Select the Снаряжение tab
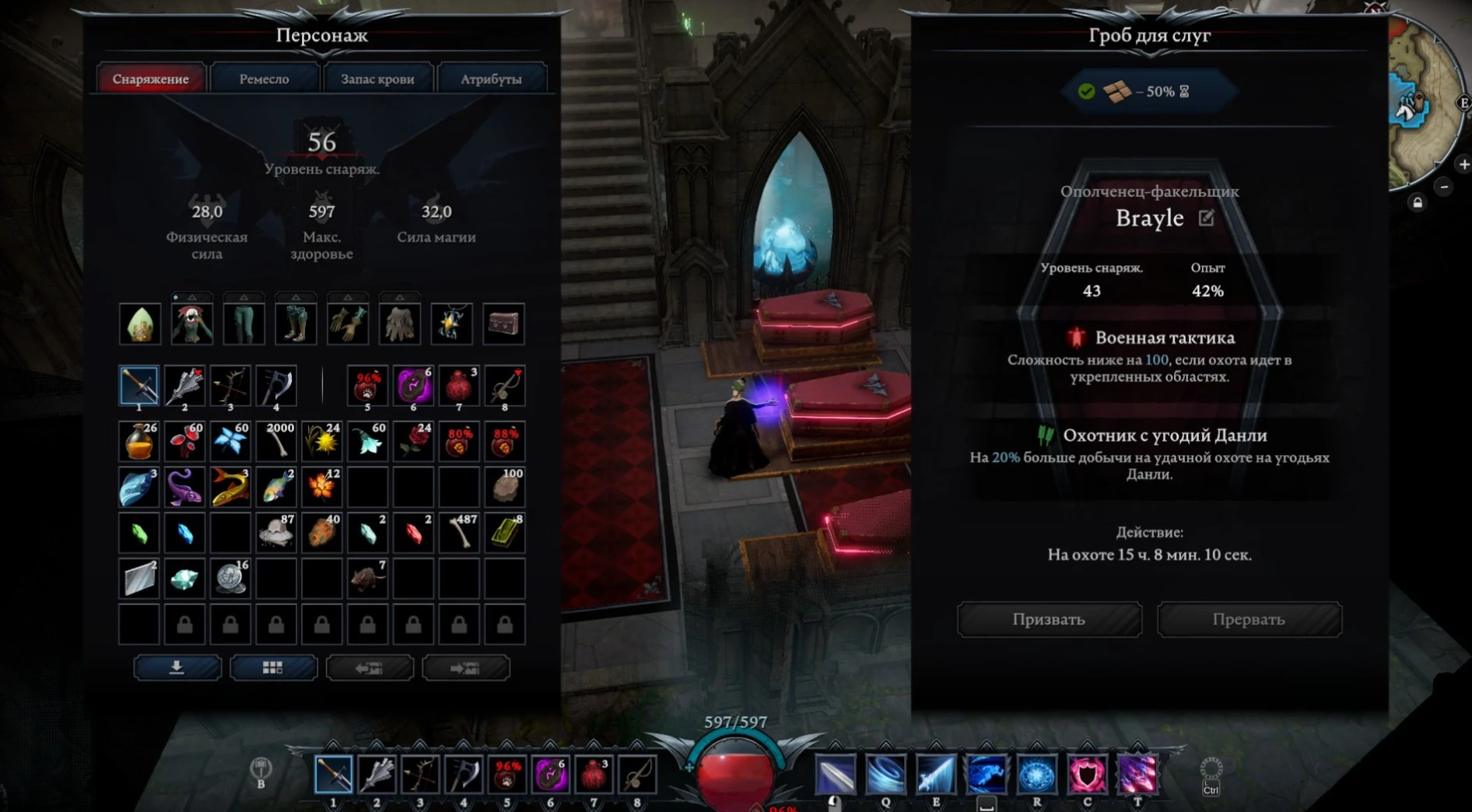Screen dimensions: 1472x812 151,79
